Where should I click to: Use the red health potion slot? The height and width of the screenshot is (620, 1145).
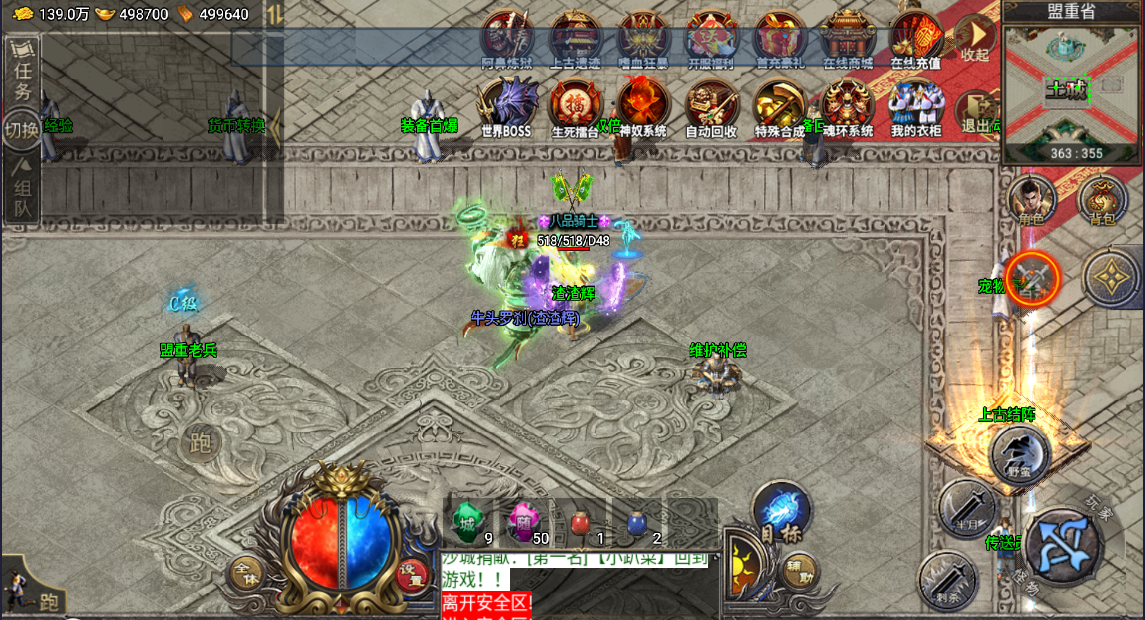(580, 522)
